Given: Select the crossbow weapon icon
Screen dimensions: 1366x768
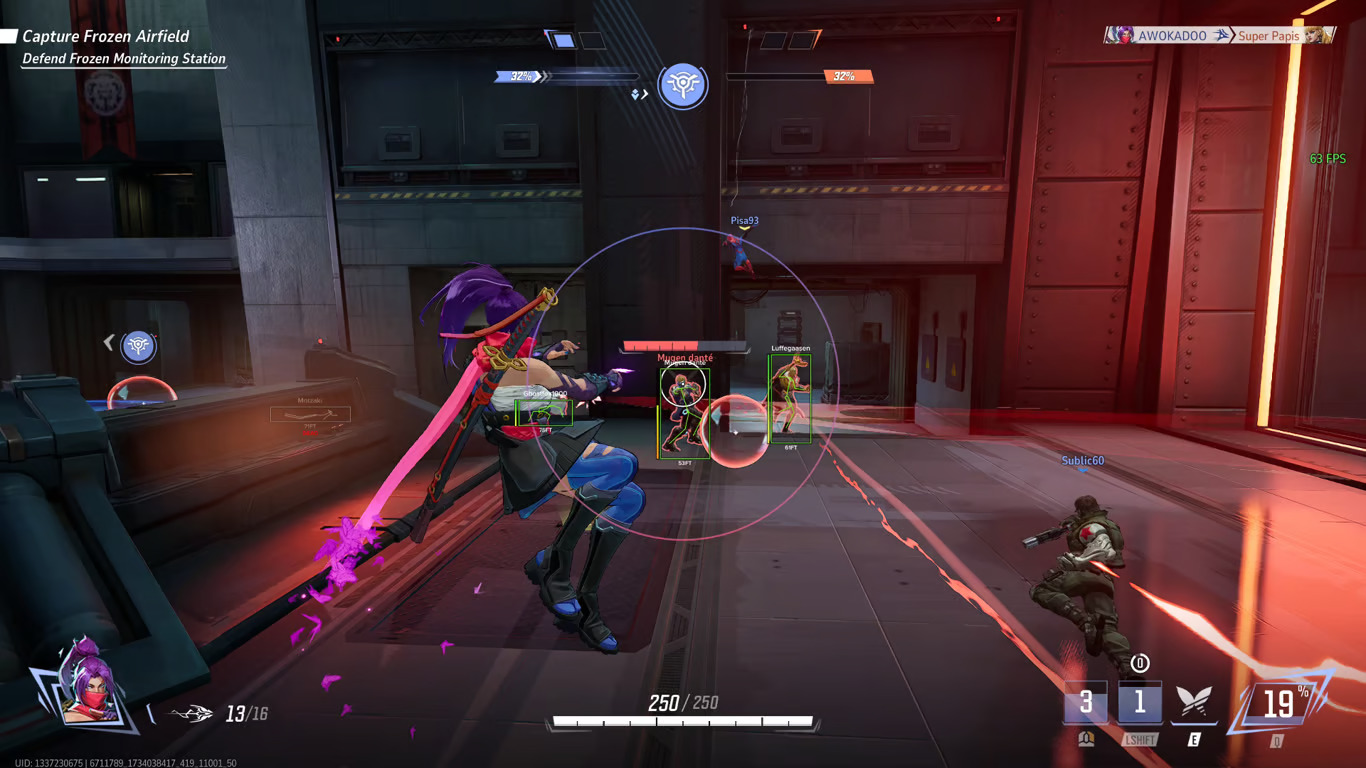Looking at the screenshot, I should [192, 714].
